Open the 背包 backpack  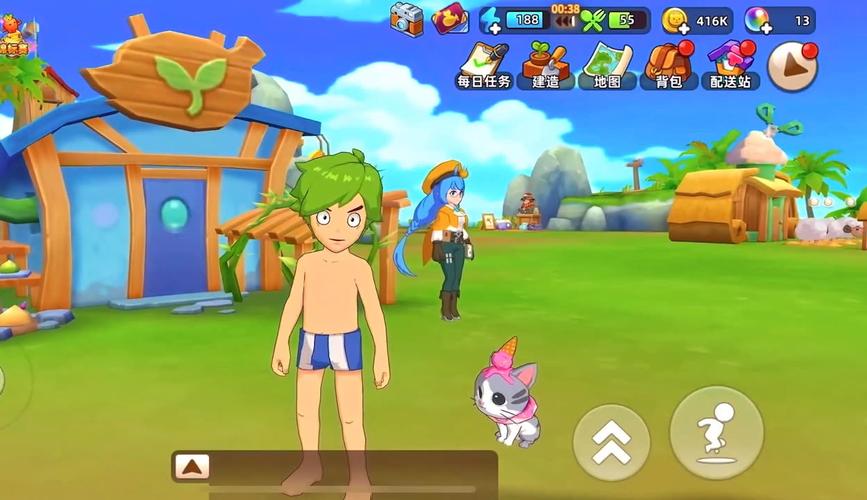click(669, 65)
